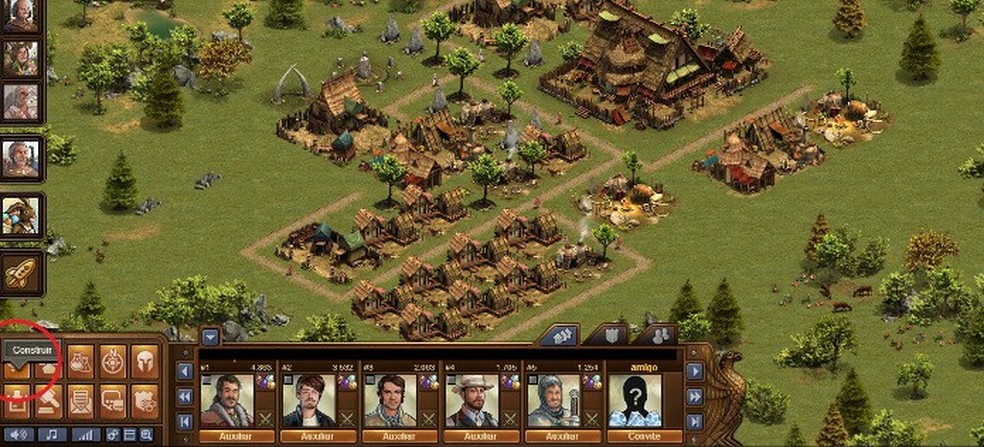Skip neighbor list forward with double arrow

coord(695,397)
